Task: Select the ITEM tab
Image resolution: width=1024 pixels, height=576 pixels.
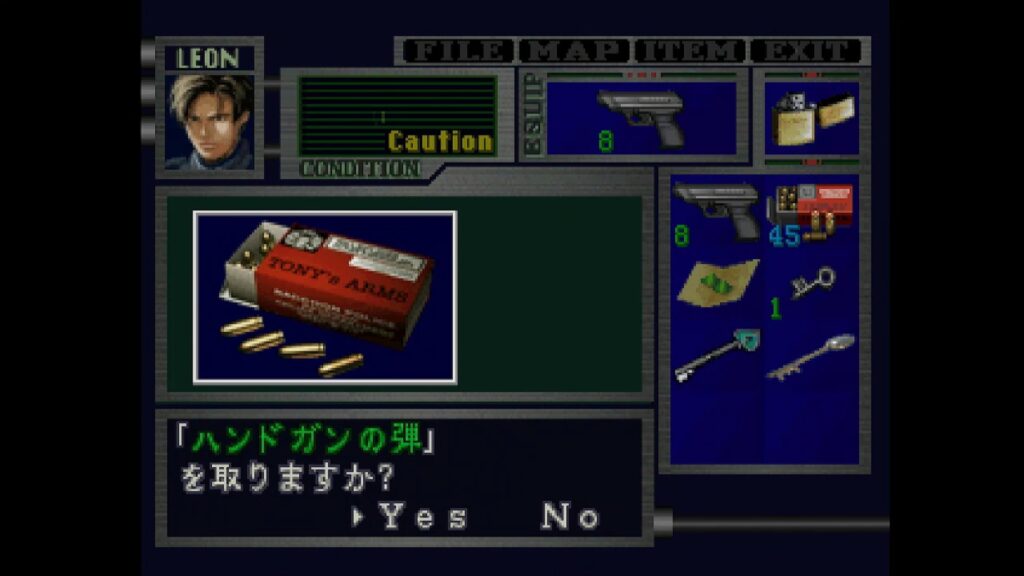Action: tap(692, 50)
